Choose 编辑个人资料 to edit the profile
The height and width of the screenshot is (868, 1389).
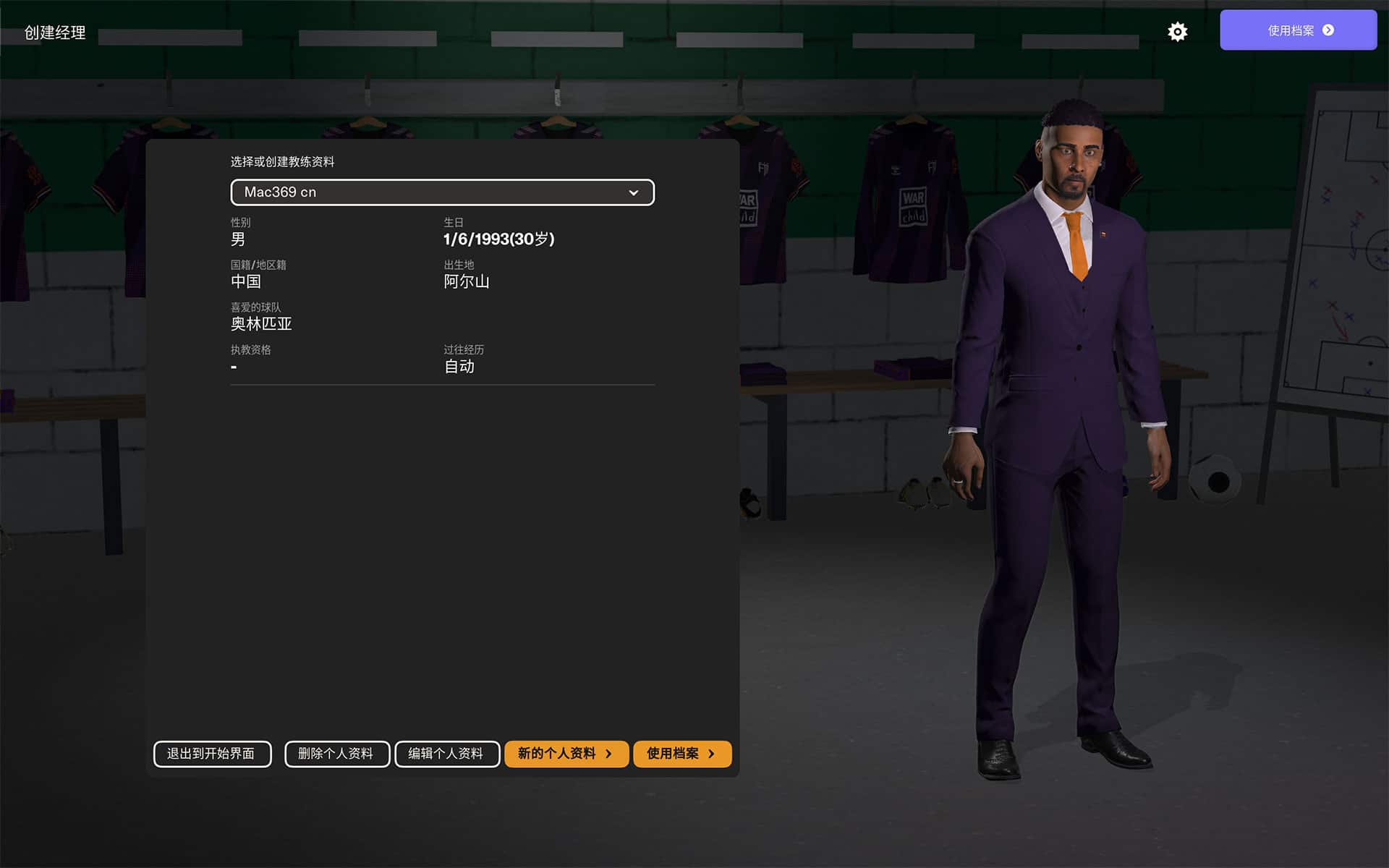click(x=446, y=754)
